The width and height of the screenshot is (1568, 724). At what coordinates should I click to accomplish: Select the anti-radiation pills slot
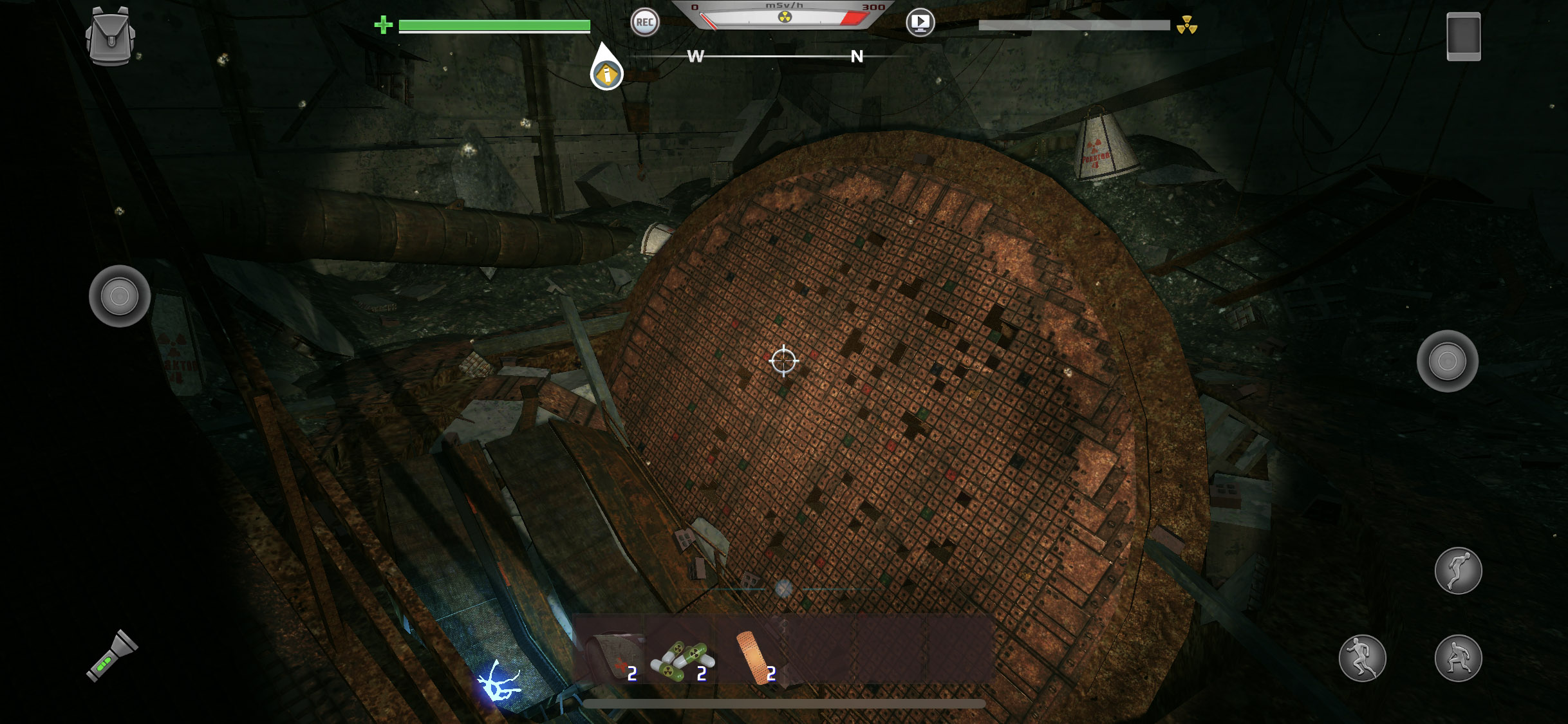pos(683,658)
